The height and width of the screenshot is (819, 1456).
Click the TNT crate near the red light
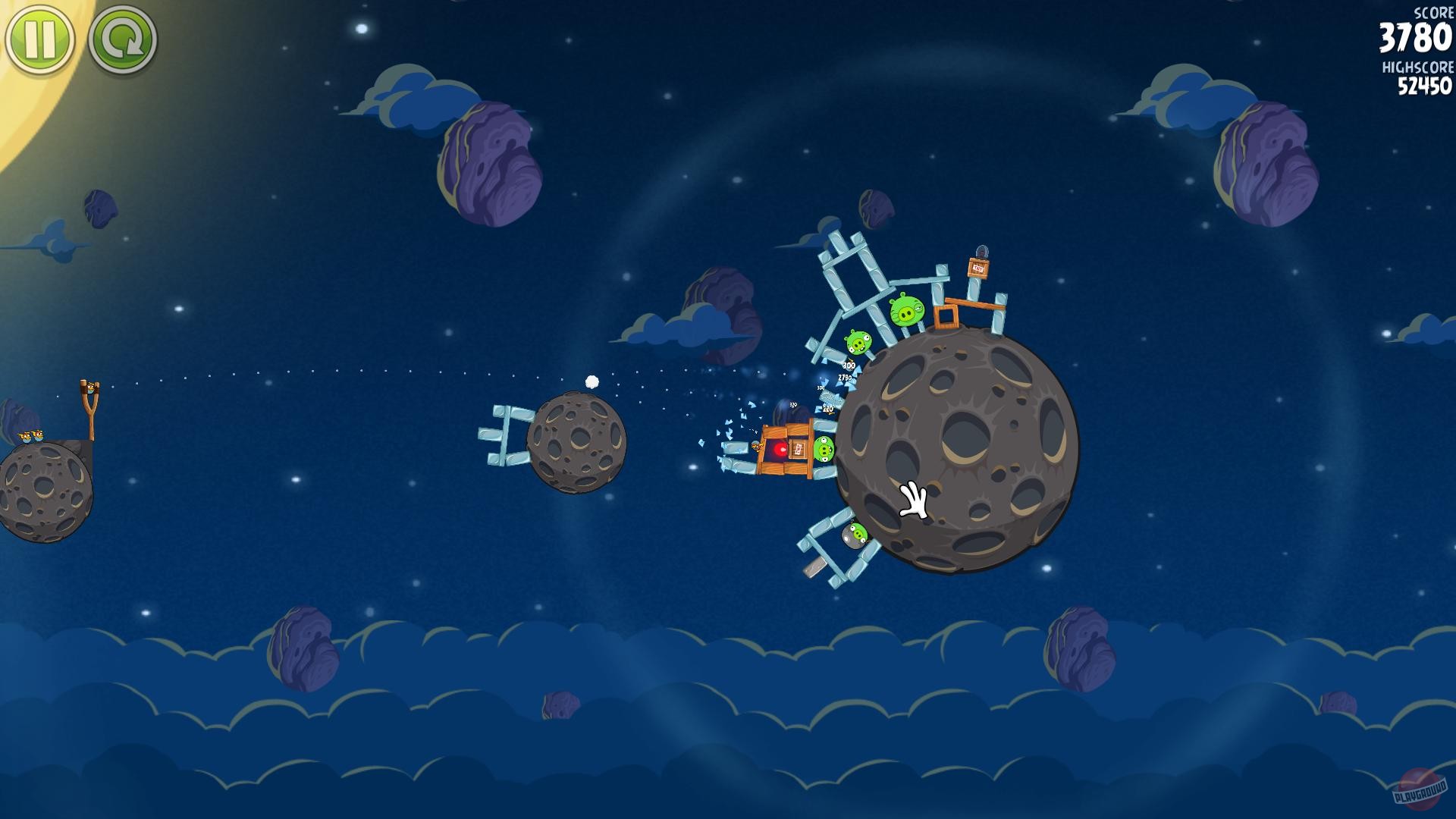click(798, 450)
